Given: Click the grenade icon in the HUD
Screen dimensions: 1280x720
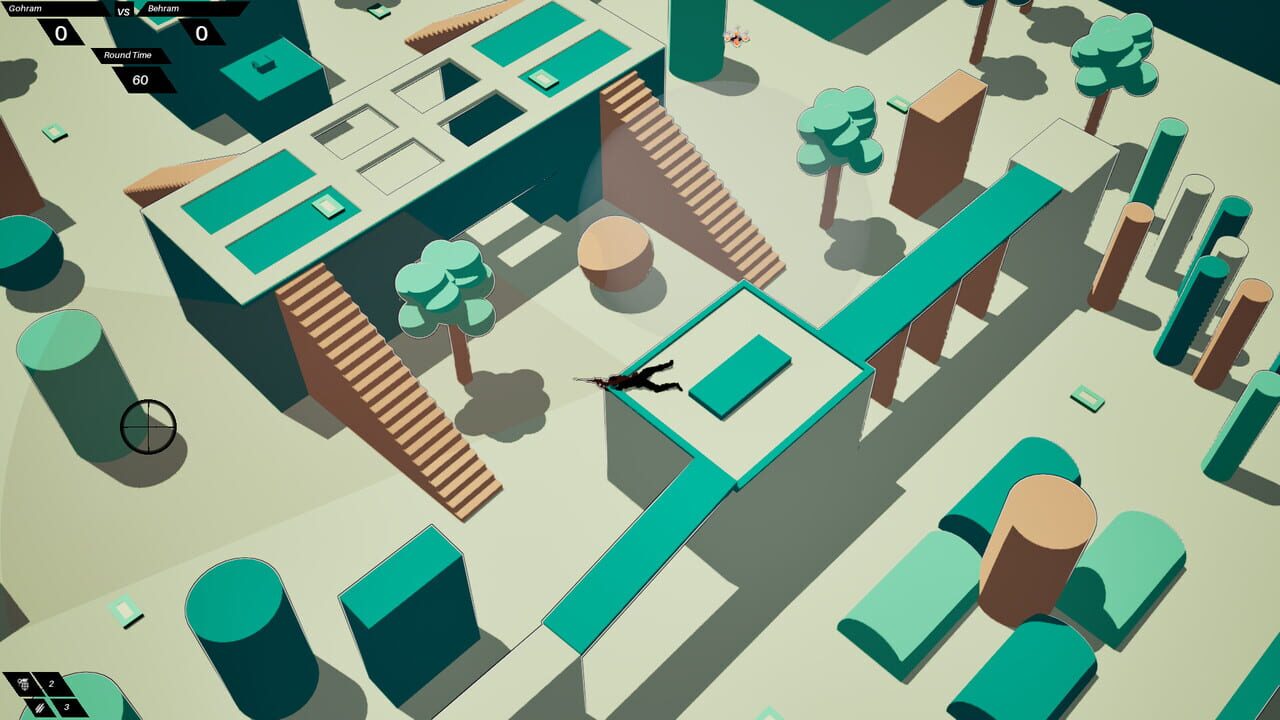Looking at the screenshot, I should [x=23, y=685].
